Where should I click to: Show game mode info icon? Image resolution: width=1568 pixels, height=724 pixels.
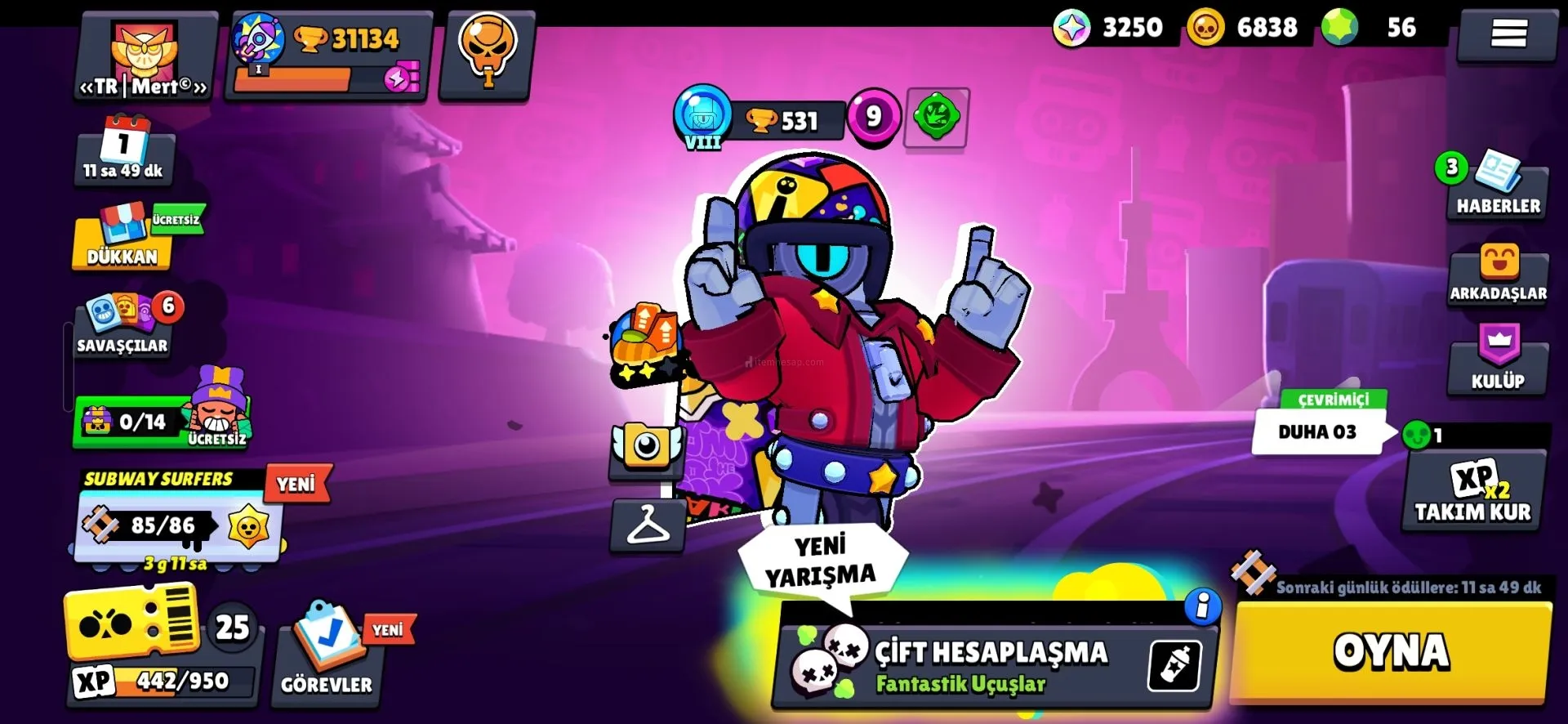click(x=1202, y=606)
